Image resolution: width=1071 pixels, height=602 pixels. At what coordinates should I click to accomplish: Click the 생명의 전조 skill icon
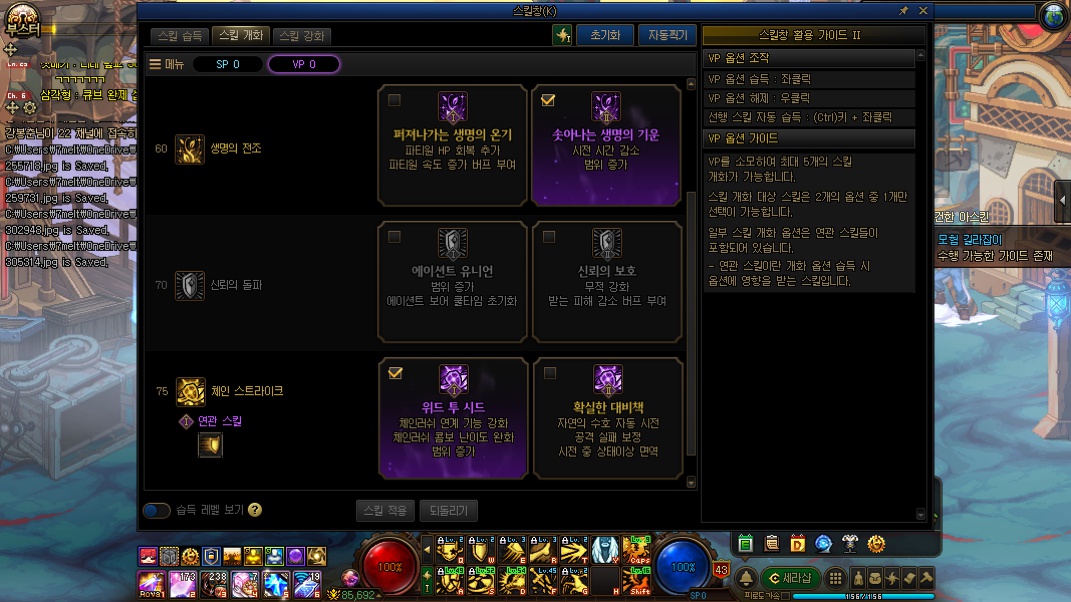pyautogui.click(x=190, y=149)
